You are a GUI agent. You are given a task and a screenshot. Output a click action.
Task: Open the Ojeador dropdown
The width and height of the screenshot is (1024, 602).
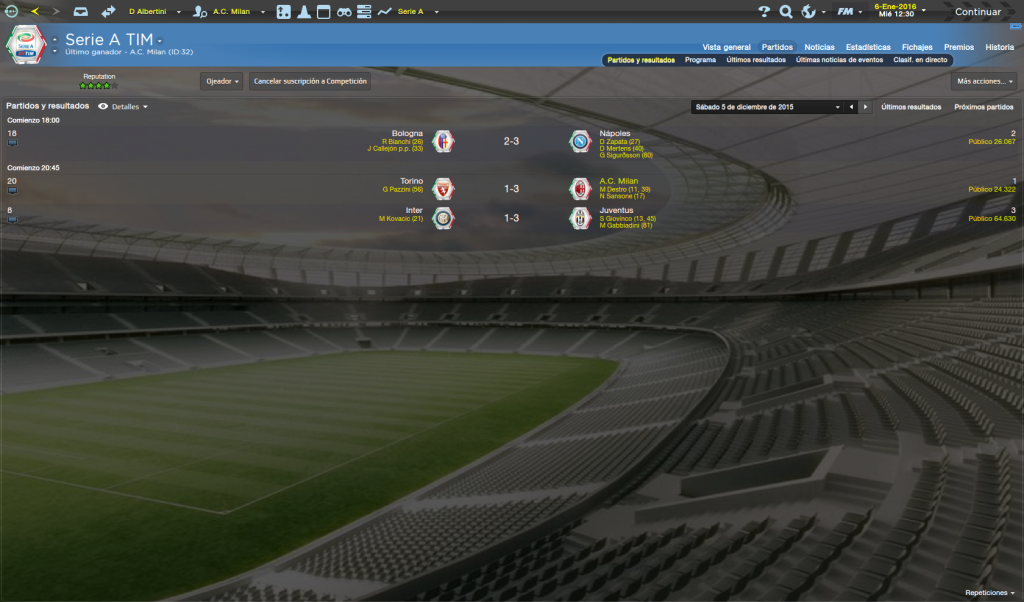[222, 81]
